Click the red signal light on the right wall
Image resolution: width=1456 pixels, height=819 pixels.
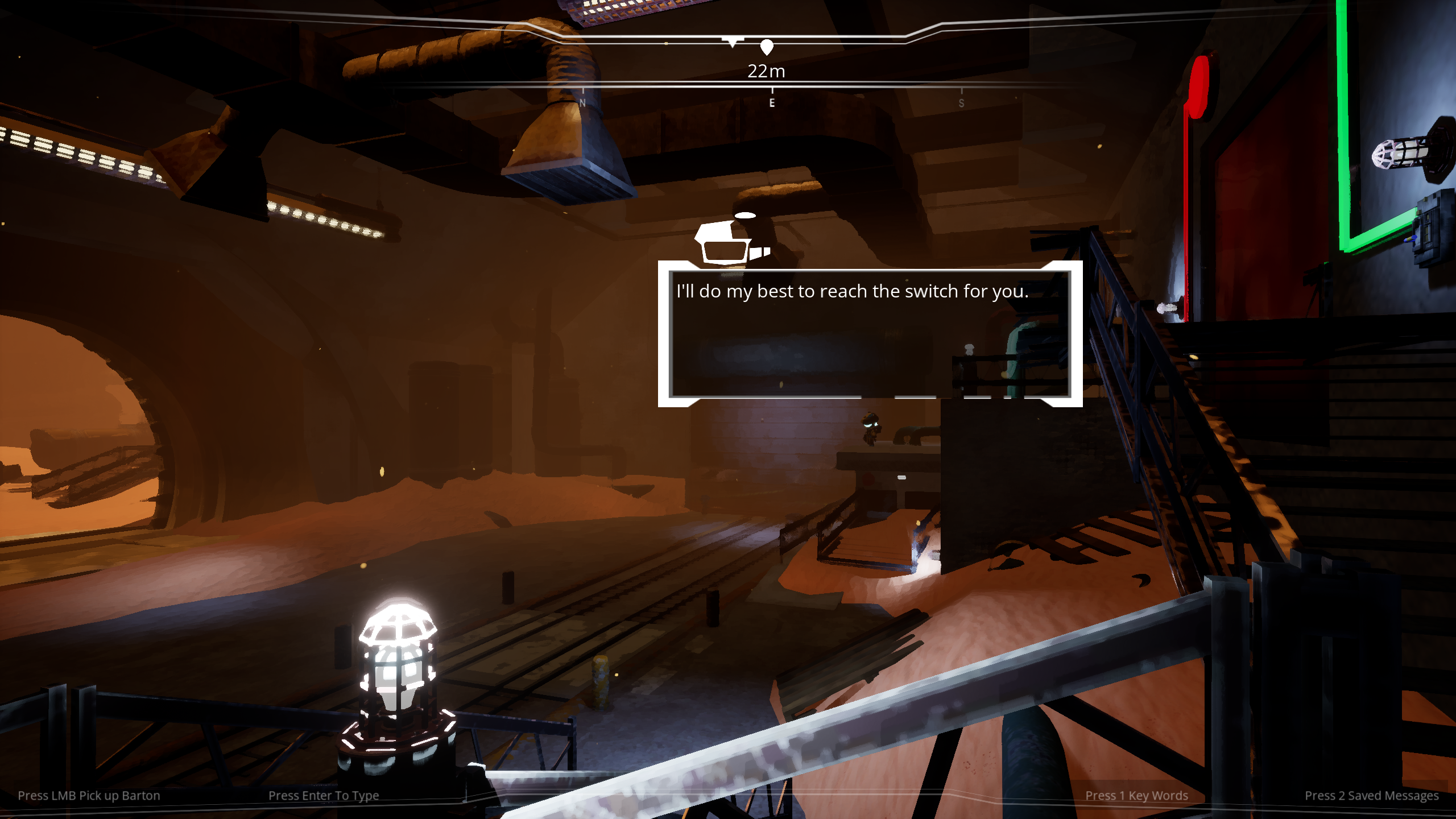click(1200, 85)
